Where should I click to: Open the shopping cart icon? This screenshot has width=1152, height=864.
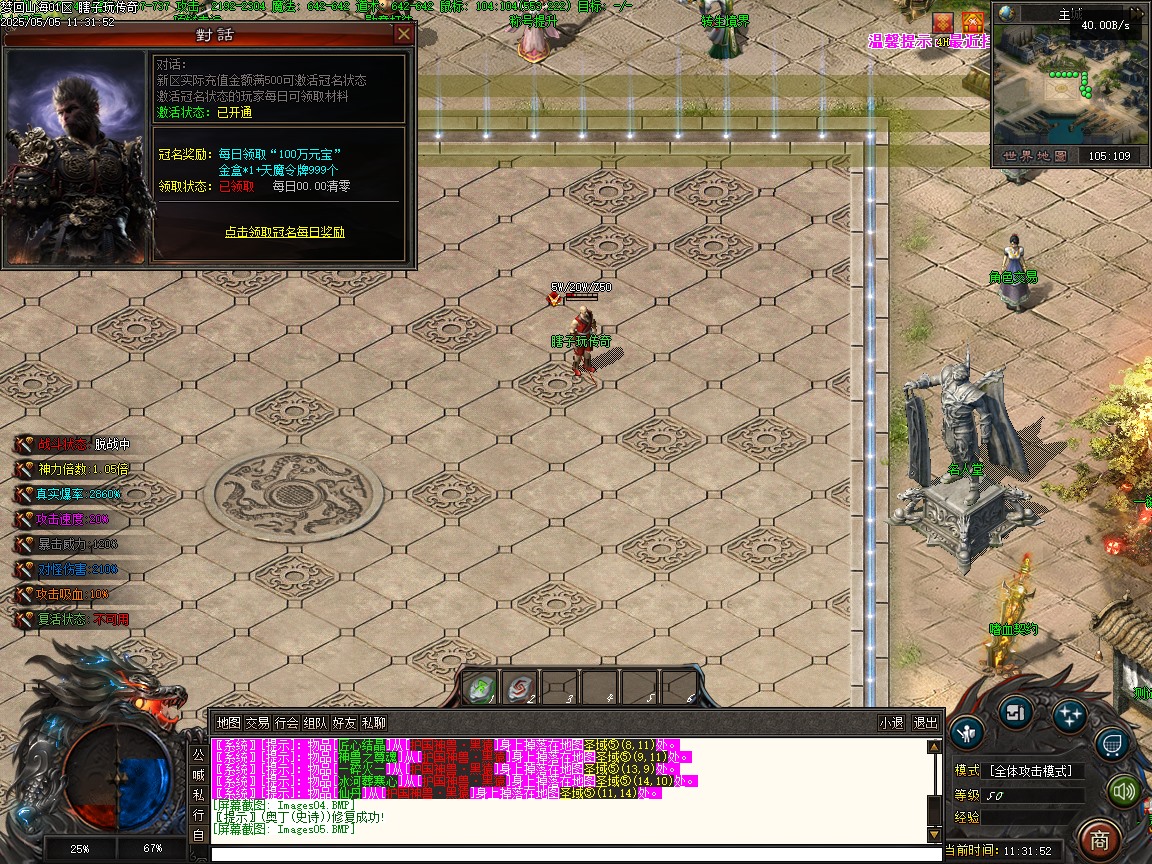[1113, 743]
